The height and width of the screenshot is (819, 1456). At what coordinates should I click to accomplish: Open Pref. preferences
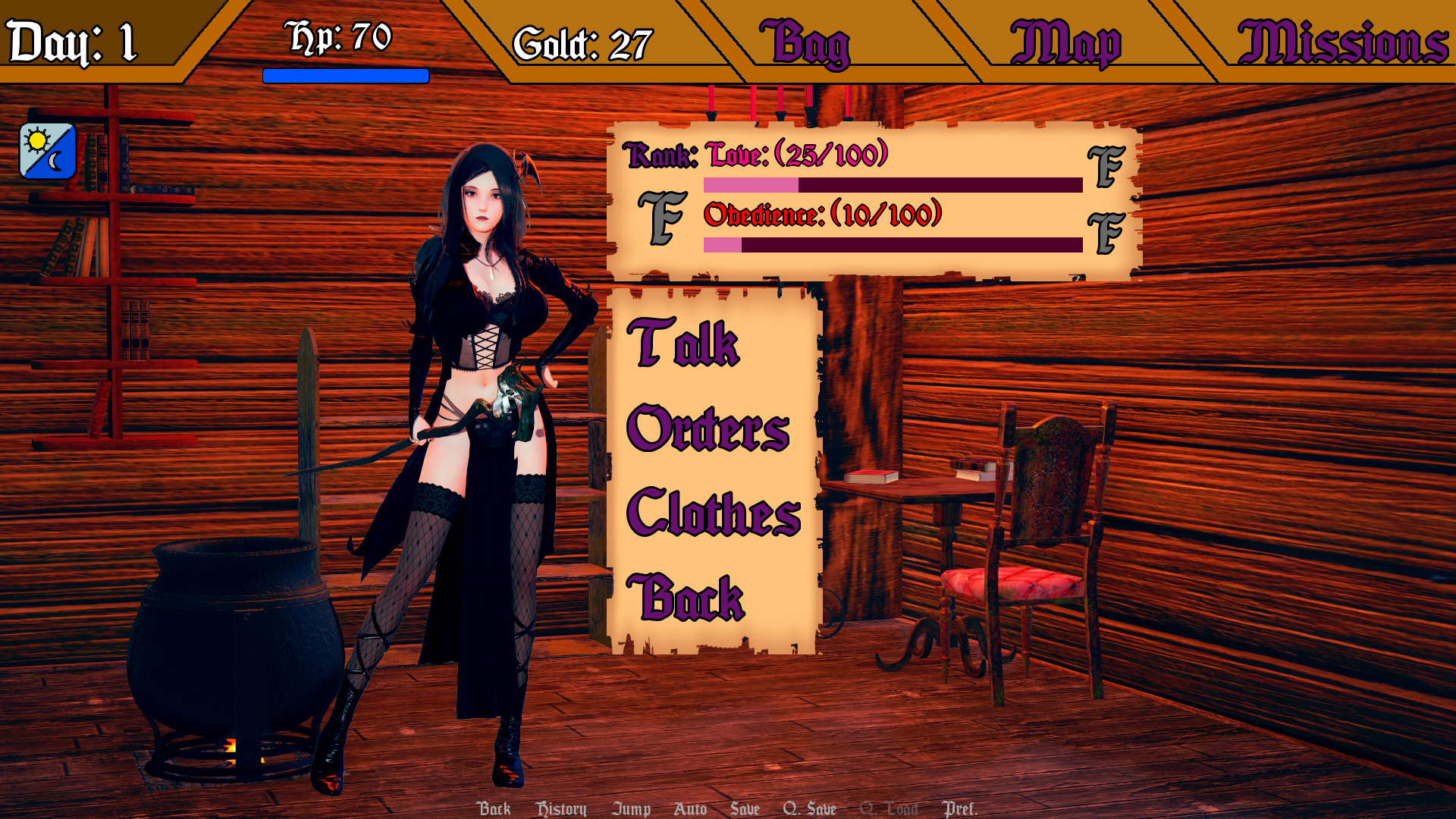point(959,809)
